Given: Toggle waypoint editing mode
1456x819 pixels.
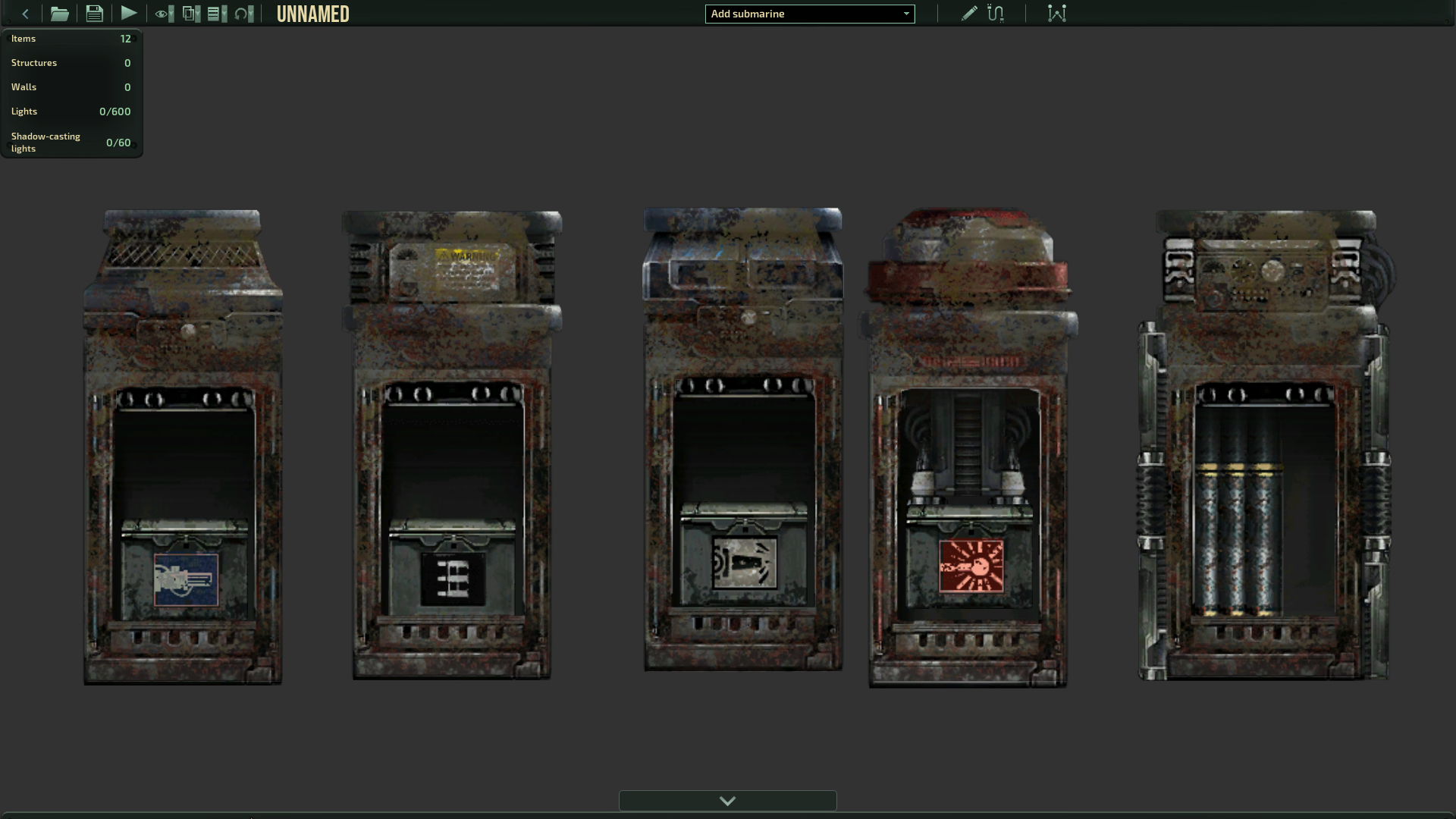Looking at the screenshot, I should (1057, 13).
